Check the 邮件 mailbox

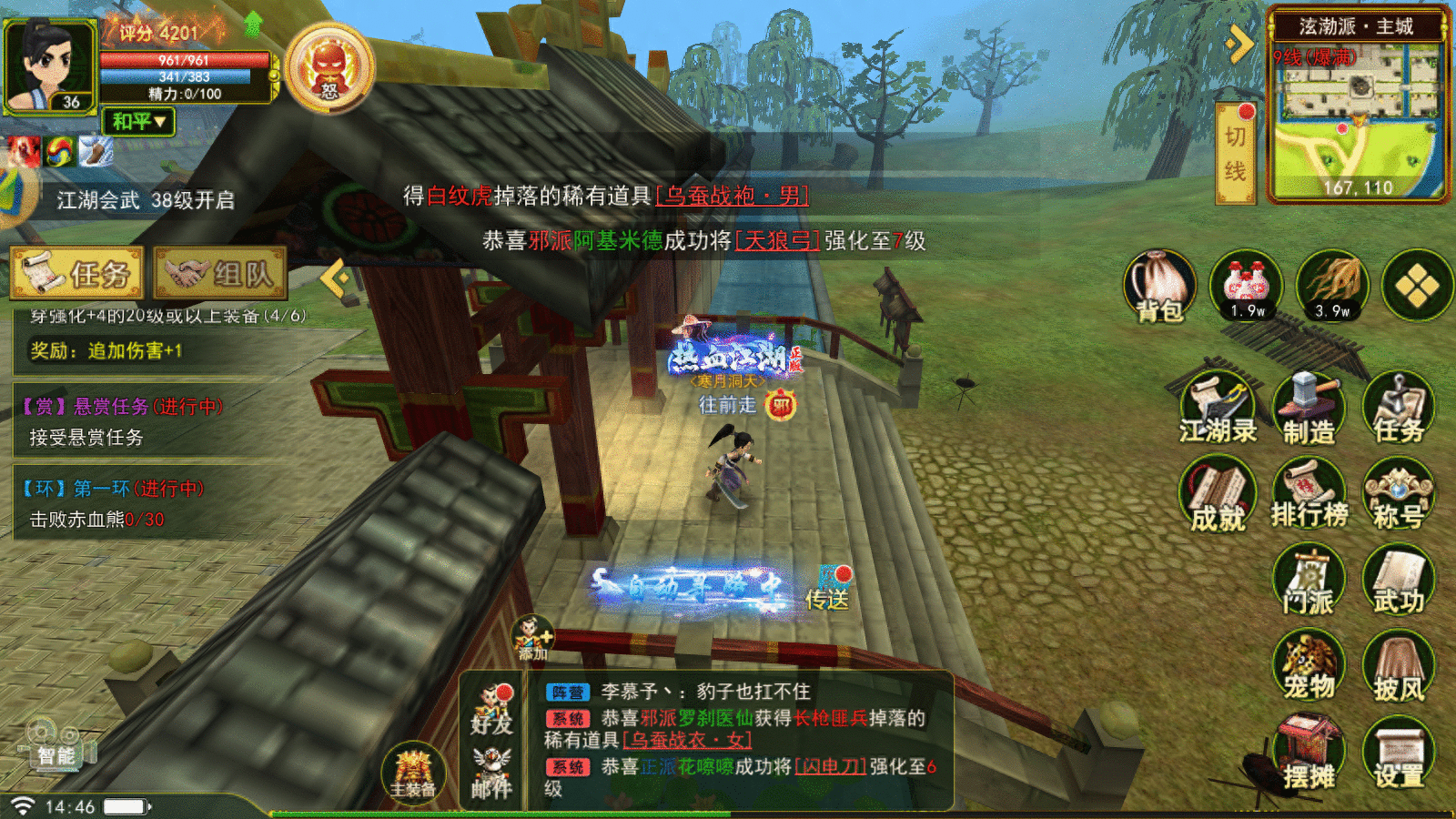(x=492, y=774)
